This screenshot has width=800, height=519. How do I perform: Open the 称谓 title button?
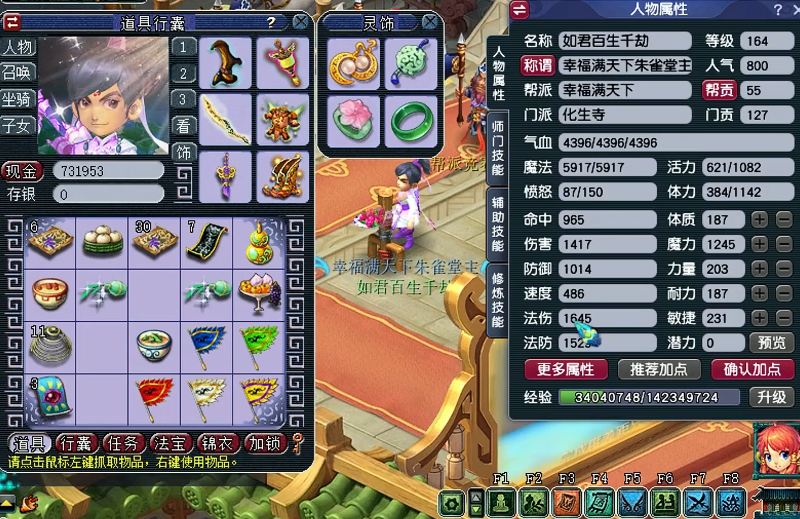pyautogui.click(x=536, y=65)
